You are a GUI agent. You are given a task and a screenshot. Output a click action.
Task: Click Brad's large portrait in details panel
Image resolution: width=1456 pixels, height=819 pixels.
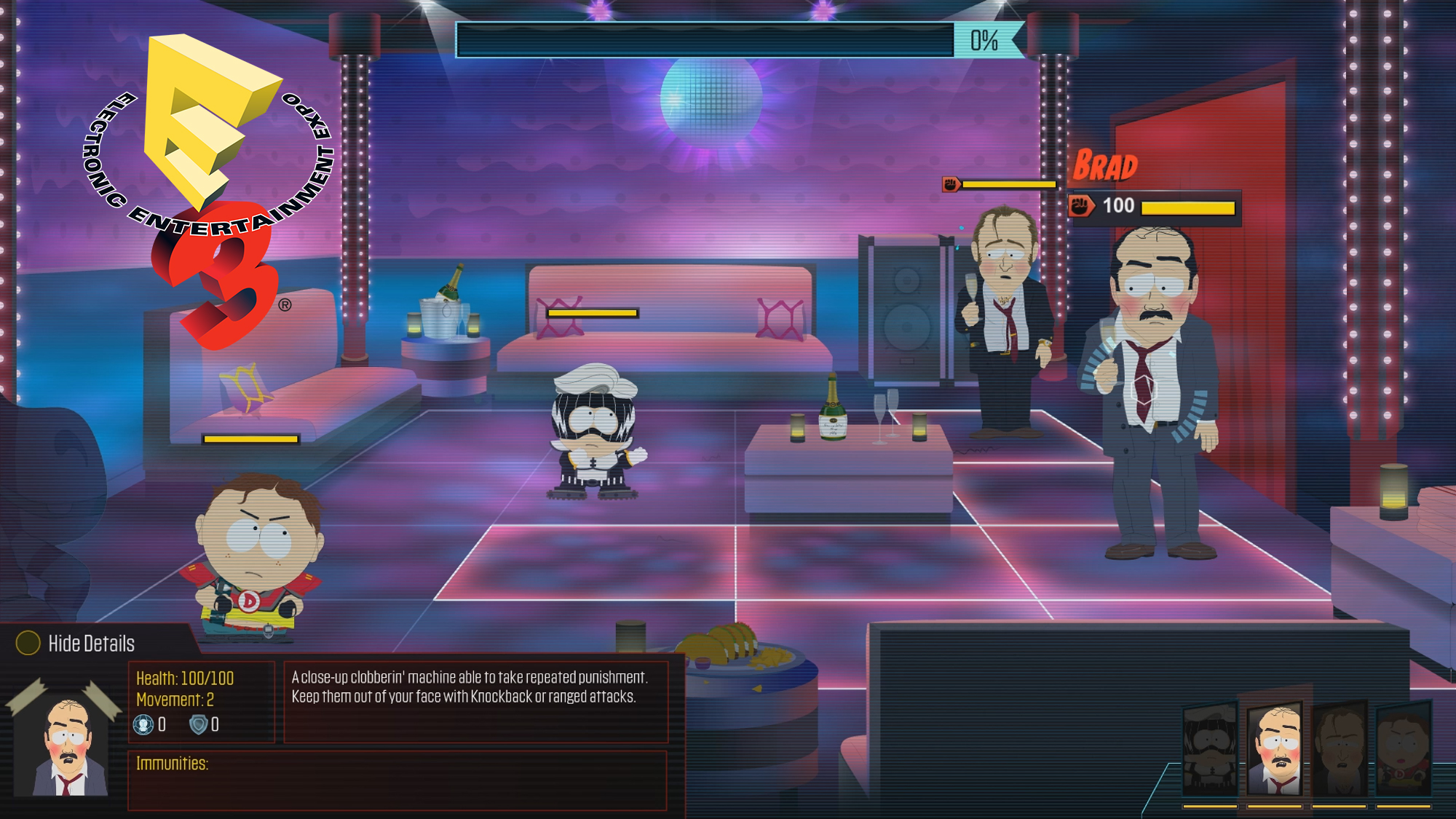pos(67,744)
